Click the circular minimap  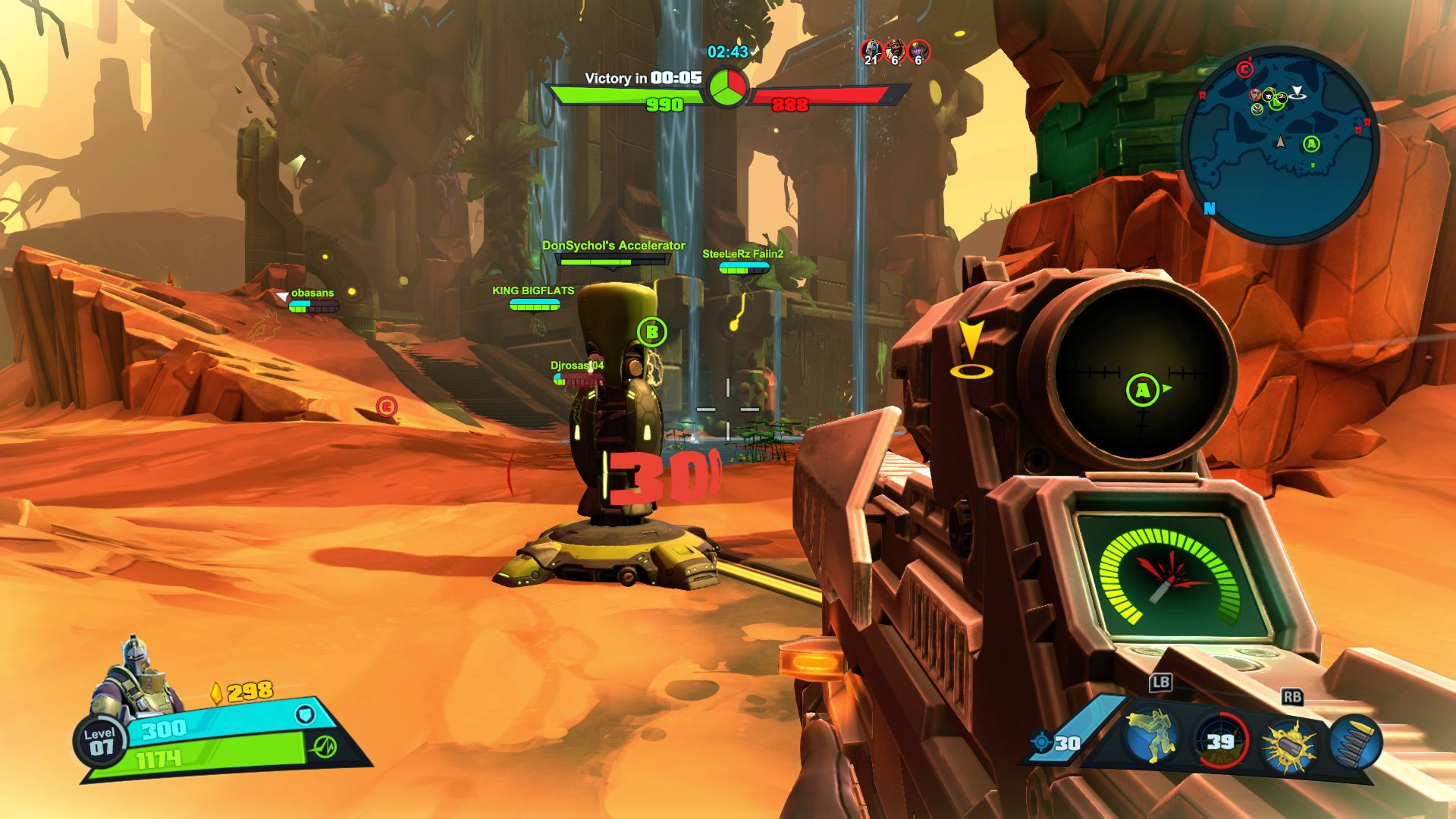[x=1280, y=144]
